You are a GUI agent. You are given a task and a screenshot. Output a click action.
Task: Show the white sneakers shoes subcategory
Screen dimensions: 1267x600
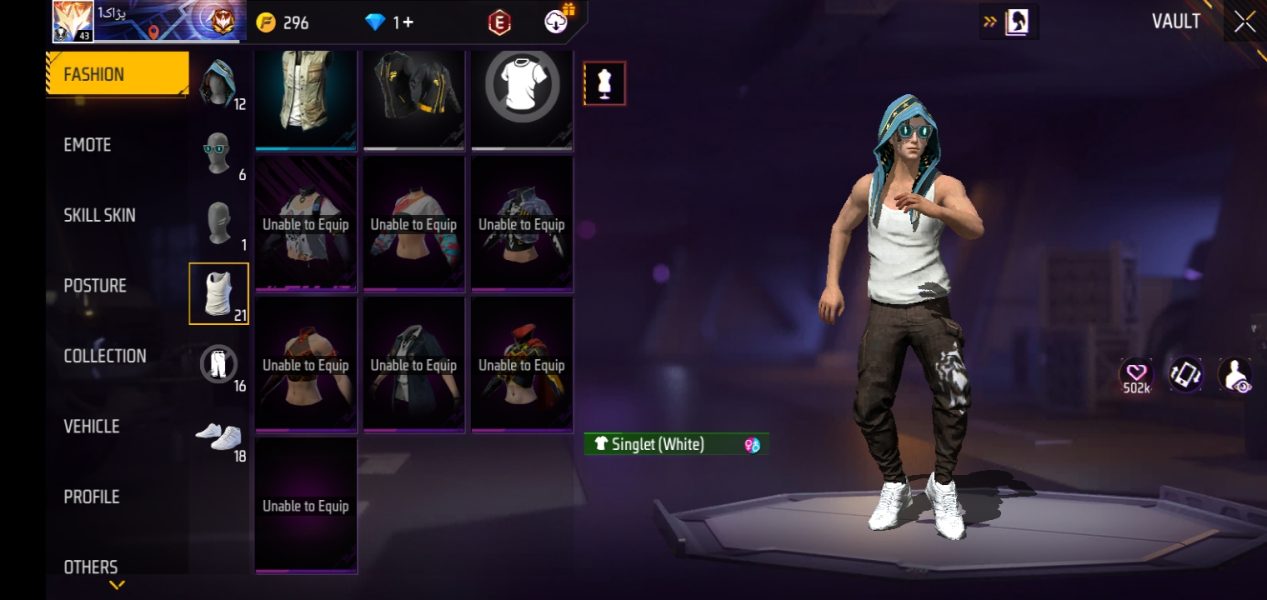tap(218, 436)
